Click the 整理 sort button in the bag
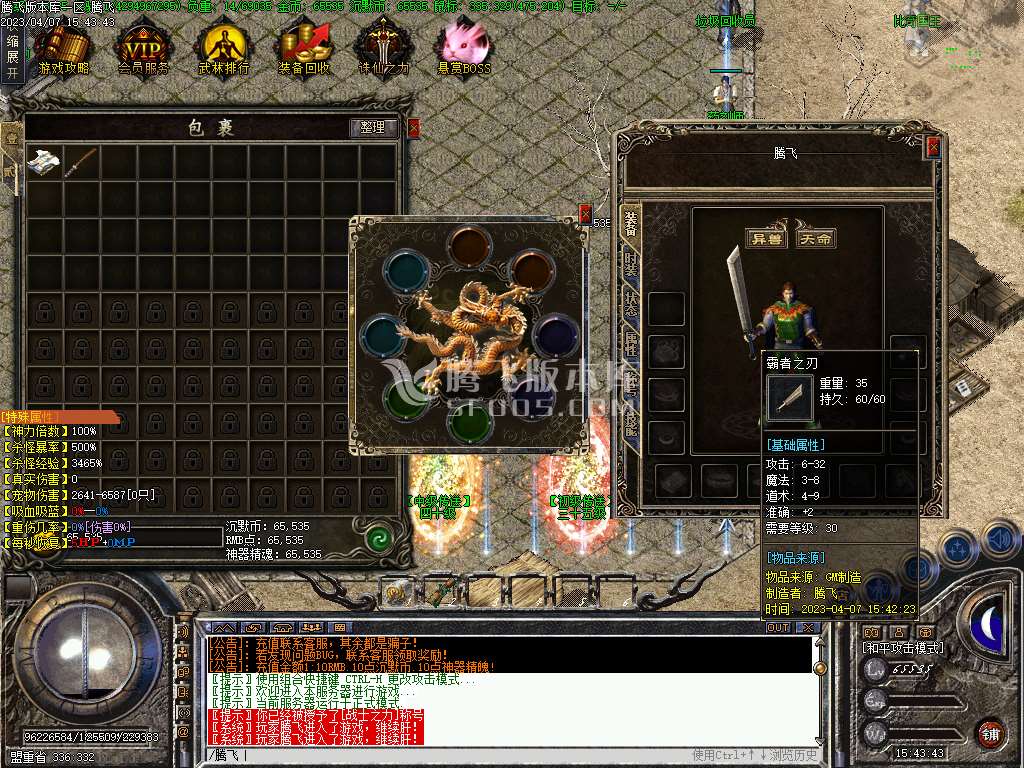 [373, 128]
